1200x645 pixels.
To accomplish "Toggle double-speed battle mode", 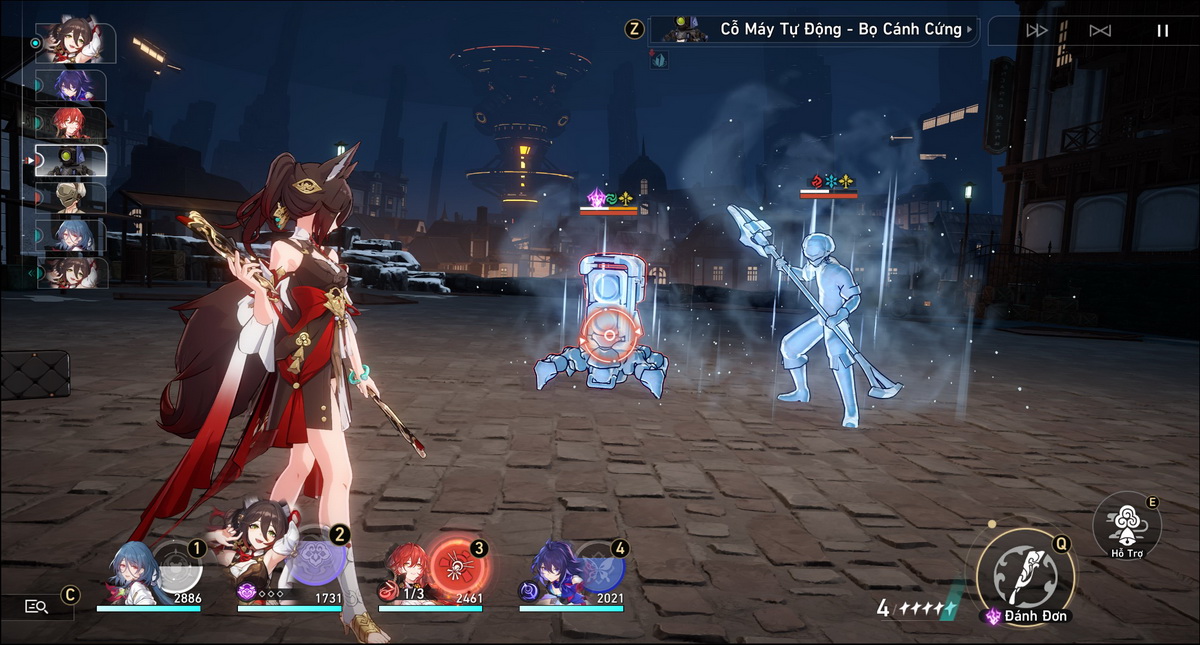I will 1037,30.
